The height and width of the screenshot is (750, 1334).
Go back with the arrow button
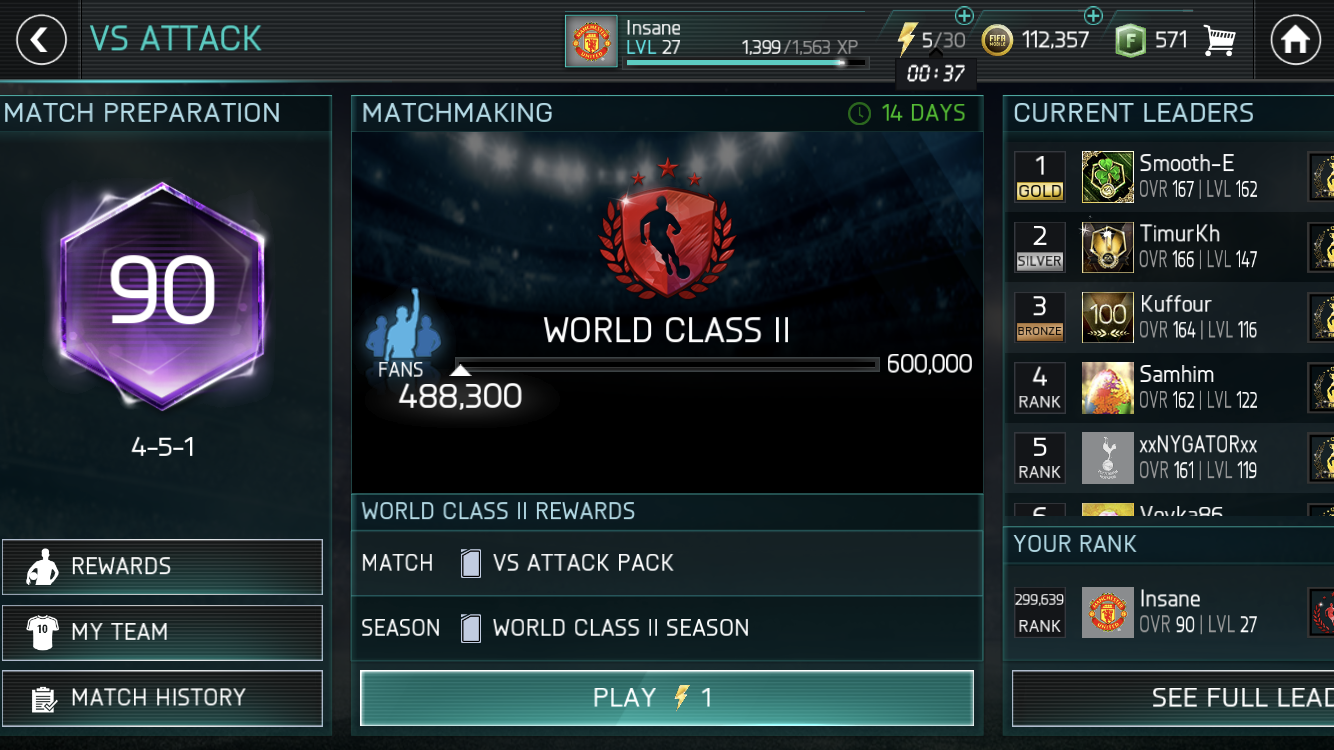40,40
